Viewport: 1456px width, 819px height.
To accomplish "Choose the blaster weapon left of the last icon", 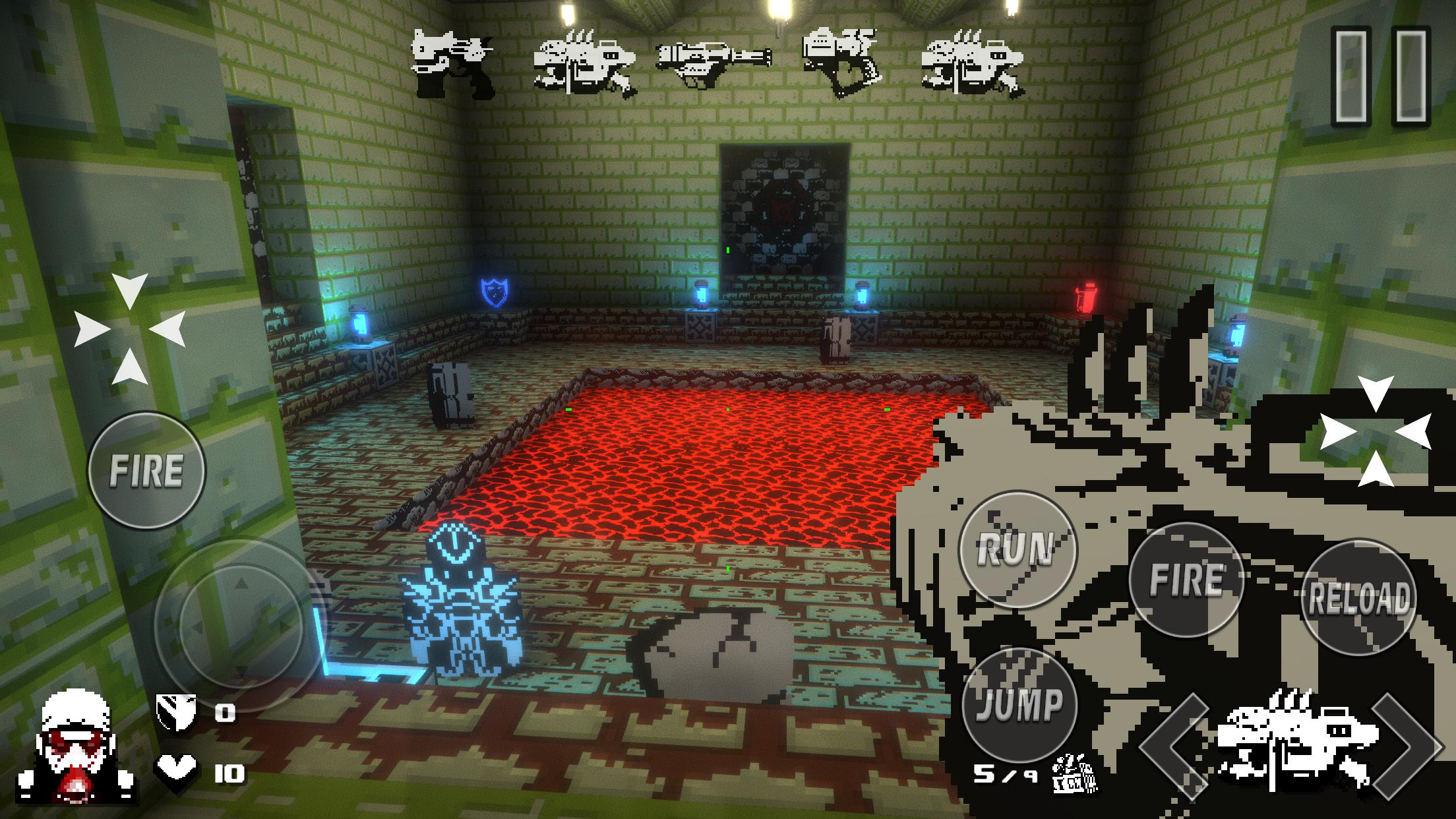I will coord(842,61).
